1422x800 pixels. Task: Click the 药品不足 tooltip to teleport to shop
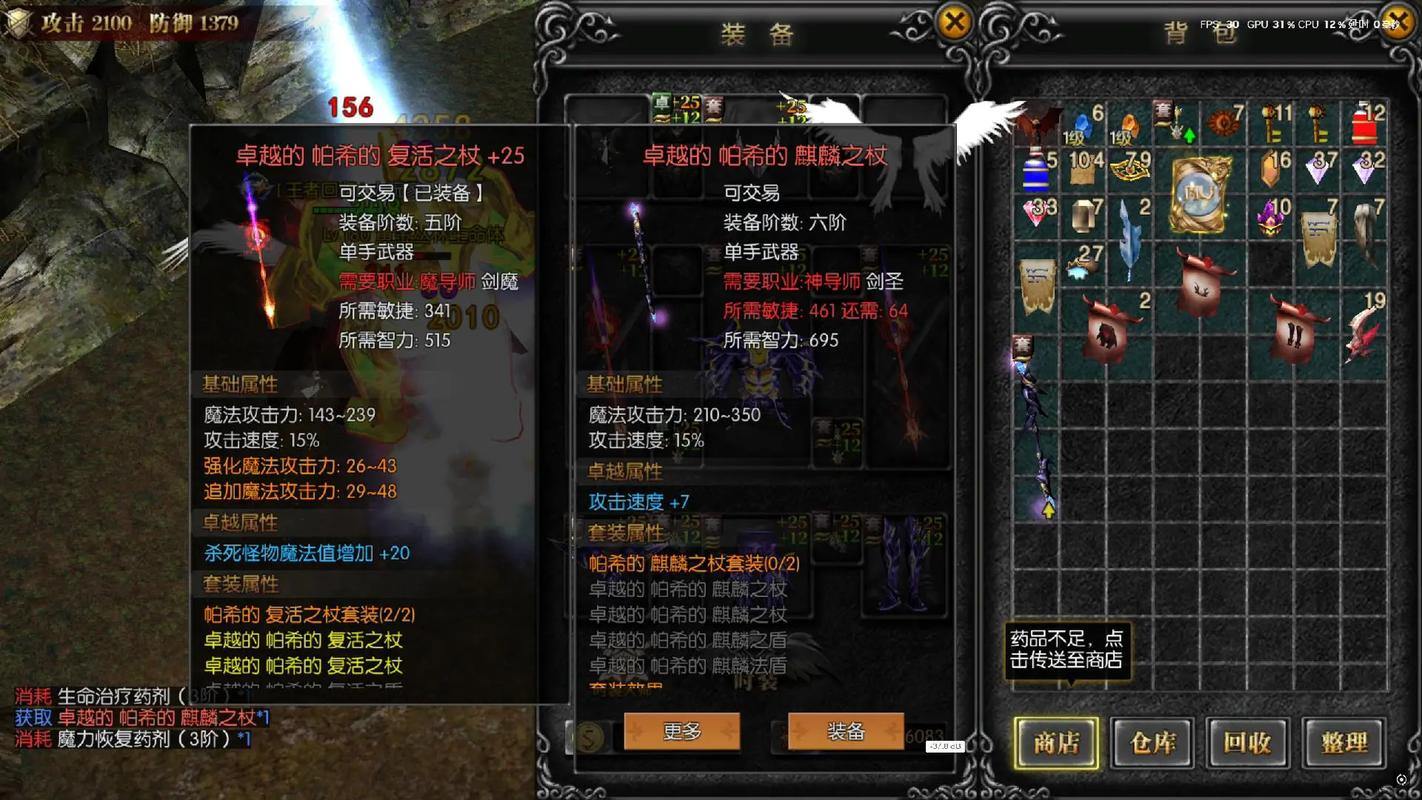pyautogui.click(x=1069, y=650)
